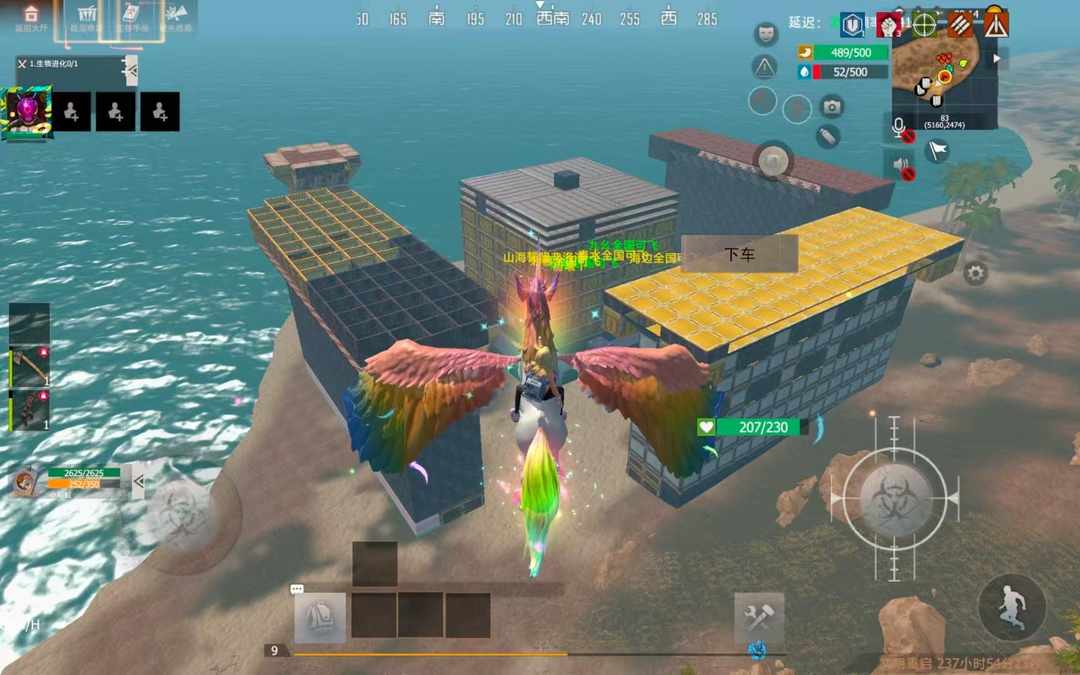The image size is (1080, 675).
Task: Open the gear settings button
Action: (x=975, y=272)
